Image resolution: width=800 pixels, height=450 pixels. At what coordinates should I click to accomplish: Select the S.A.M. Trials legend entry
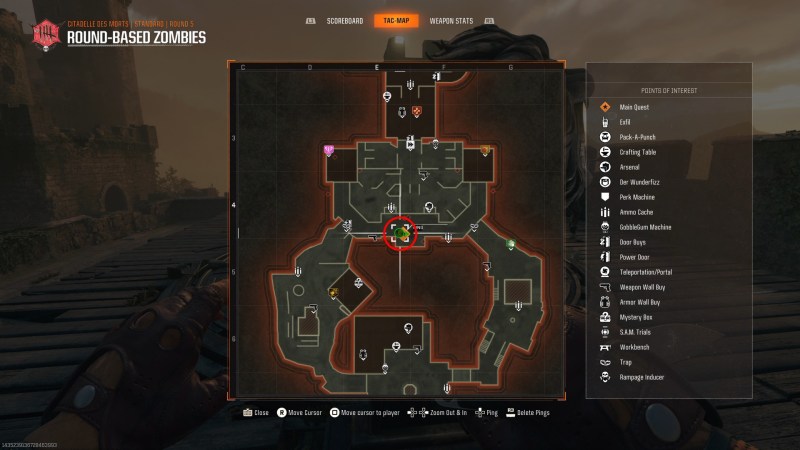[635, 332]
